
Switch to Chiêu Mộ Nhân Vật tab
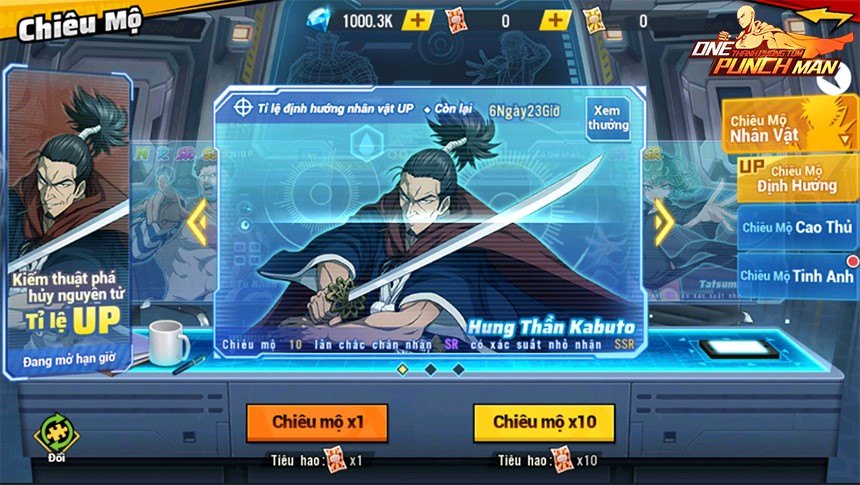click(785, 125)
